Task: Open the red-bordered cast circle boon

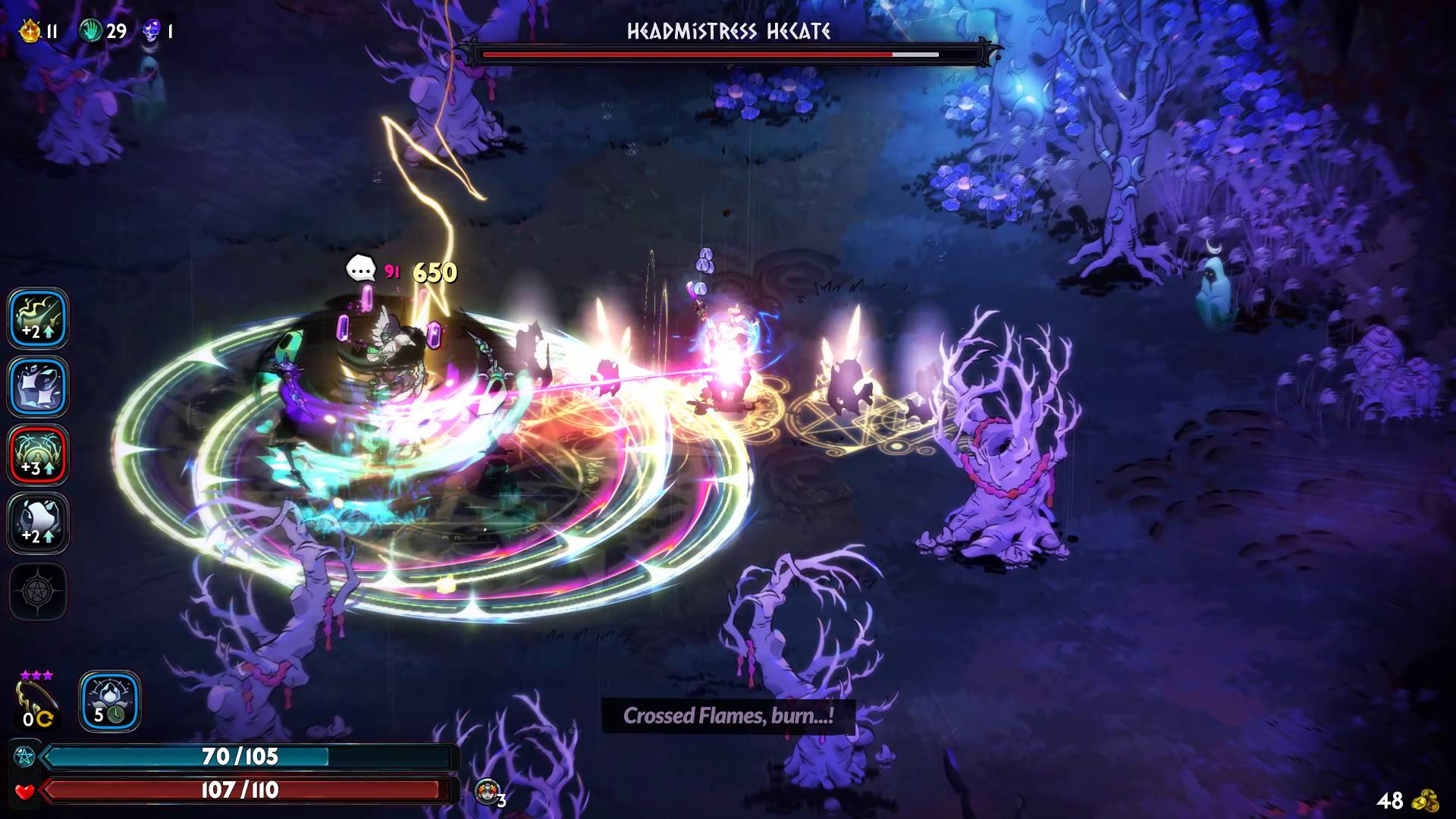Action: (x=38, y=455)
